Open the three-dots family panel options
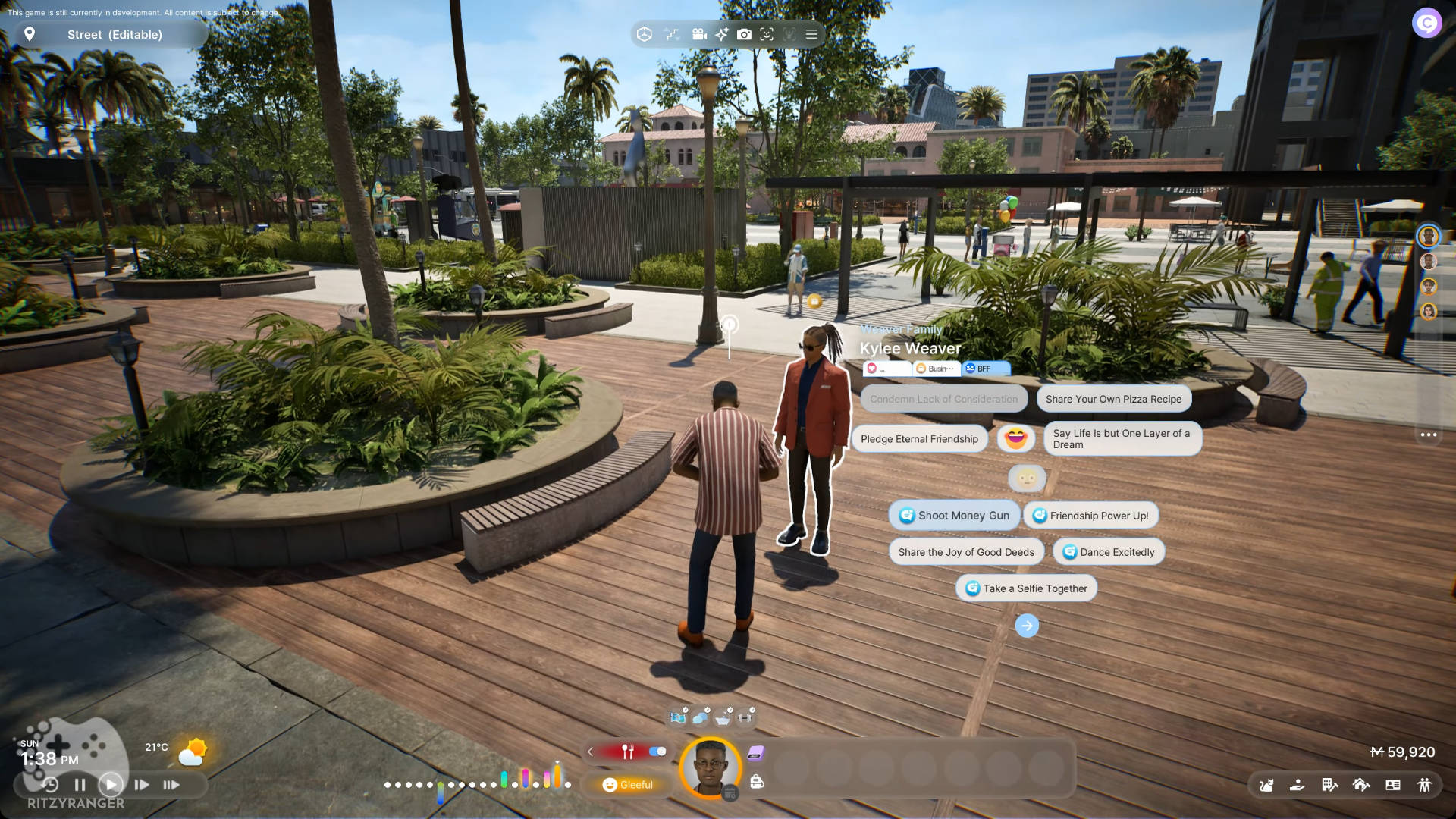 click(1429, 435)
